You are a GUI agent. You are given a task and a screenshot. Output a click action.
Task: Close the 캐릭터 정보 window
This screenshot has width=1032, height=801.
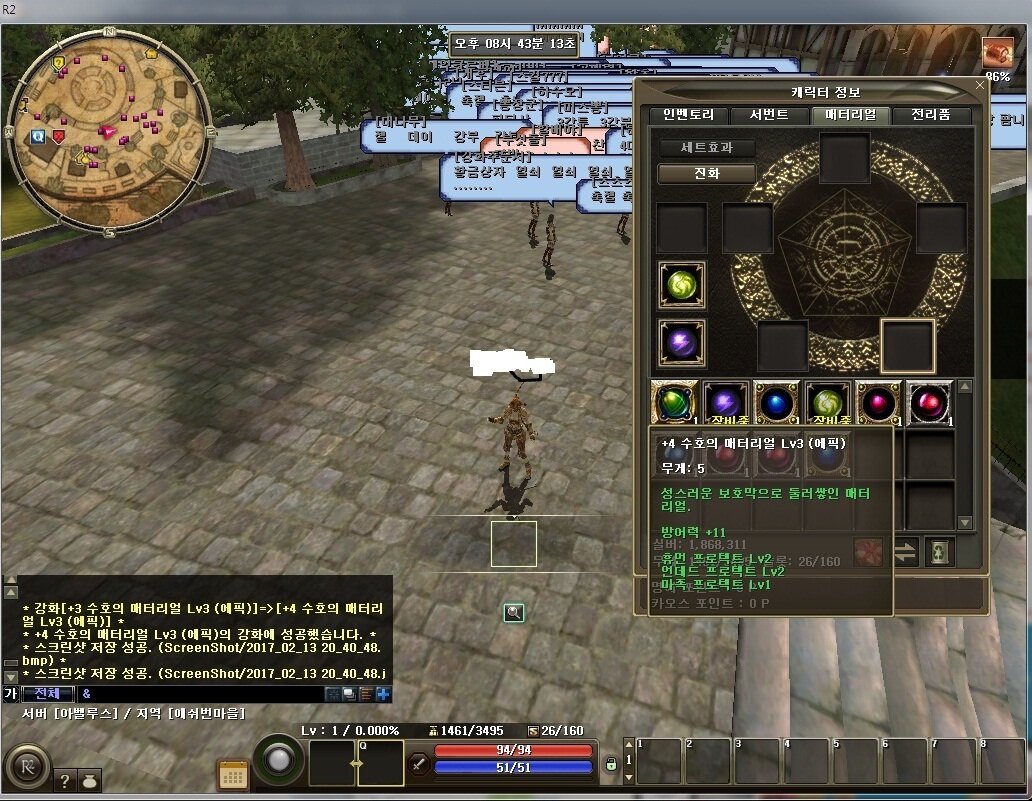(x=980, y=86)
